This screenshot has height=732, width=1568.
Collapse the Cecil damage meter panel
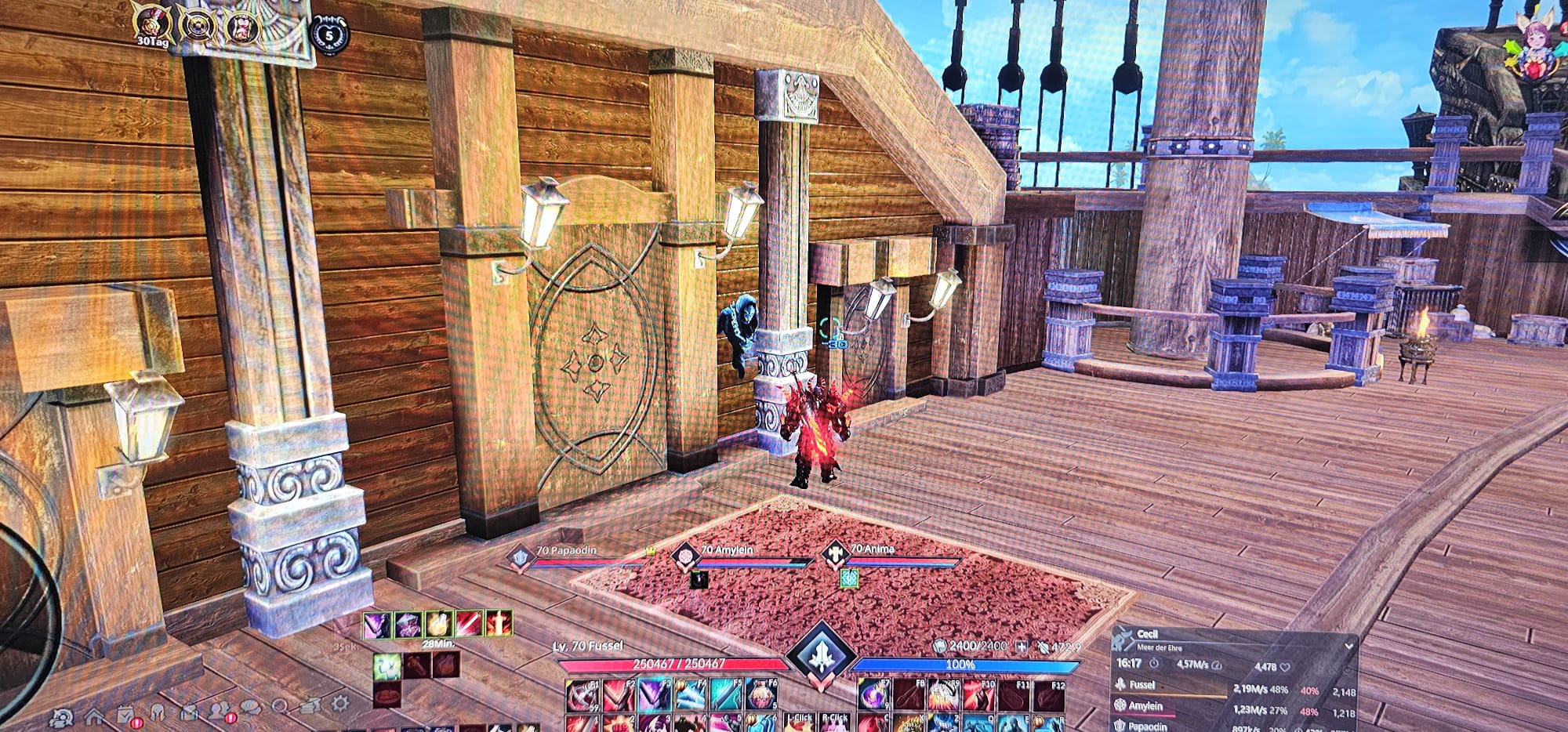pyautogui.click(x=1348, y=647)
